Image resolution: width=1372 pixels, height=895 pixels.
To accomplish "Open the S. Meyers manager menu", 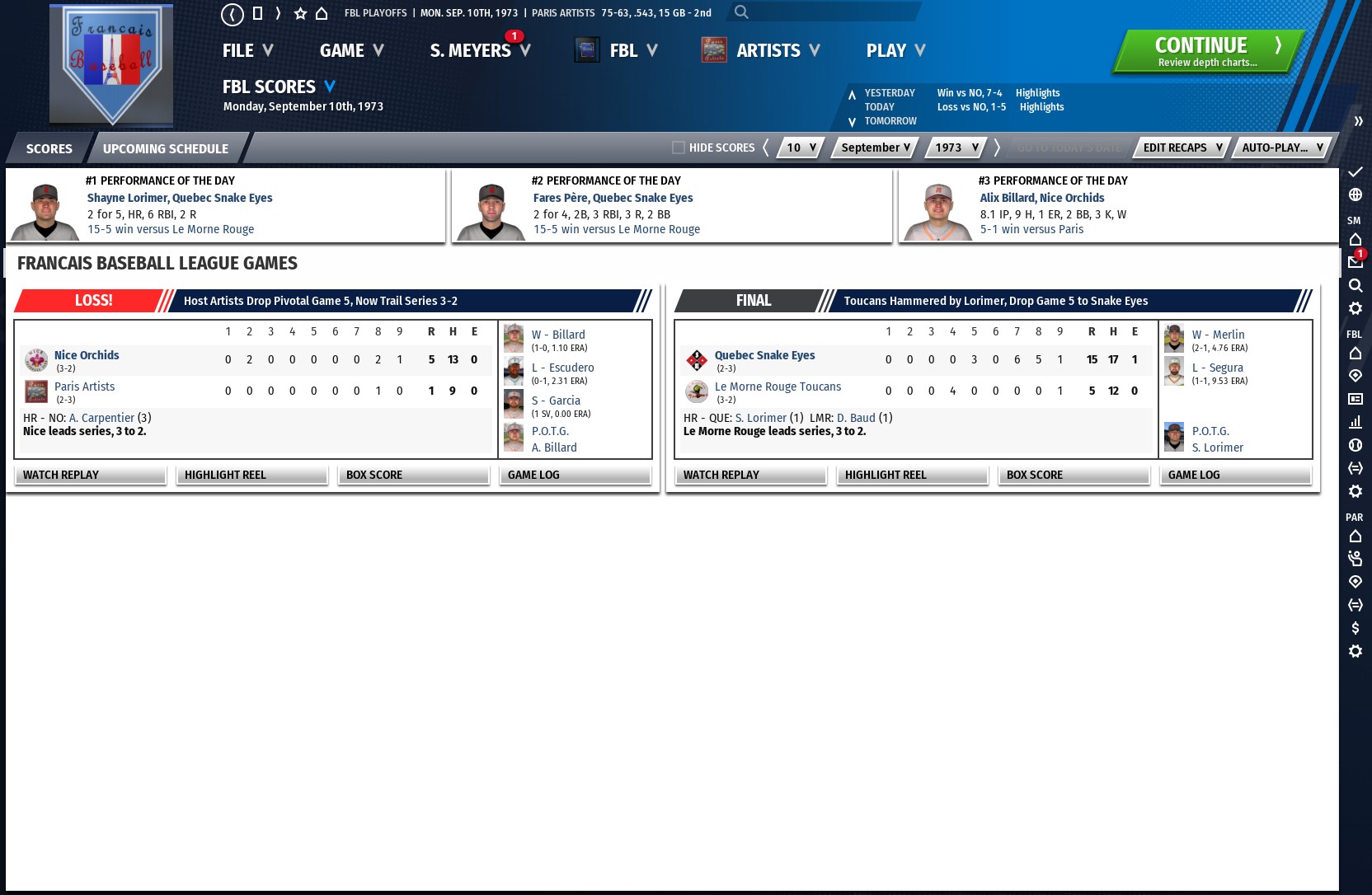I will pyautogui.click(x=479, y=51).
